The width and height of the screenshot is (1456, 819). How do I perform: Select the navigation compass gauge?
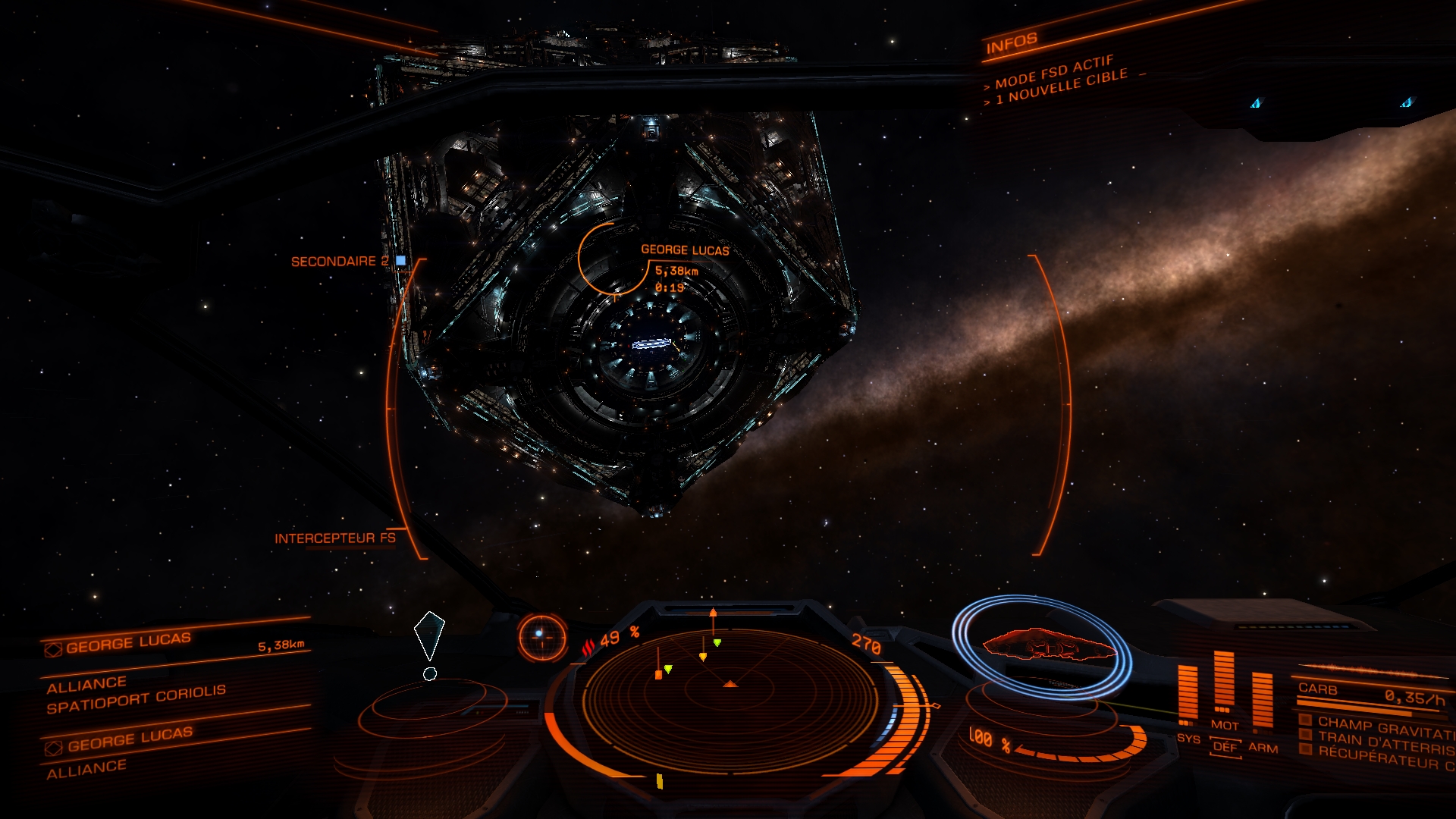542,635
